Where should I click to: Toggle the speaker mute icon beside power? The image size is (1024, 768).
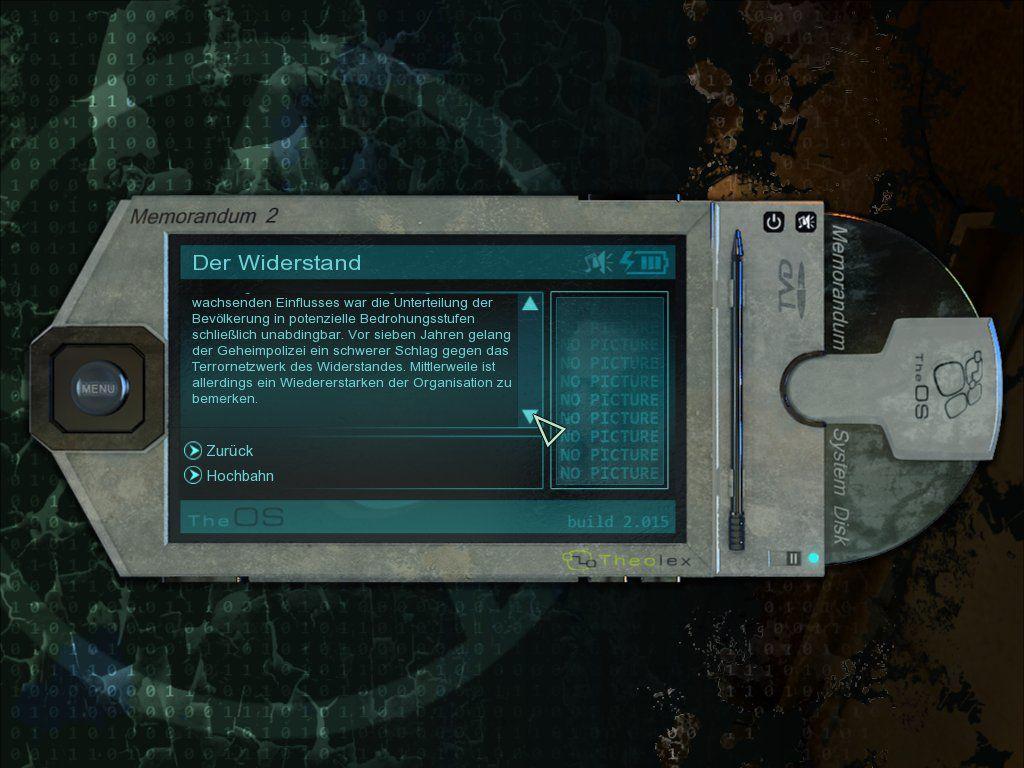pyautogui.click(x=805, y=222)
